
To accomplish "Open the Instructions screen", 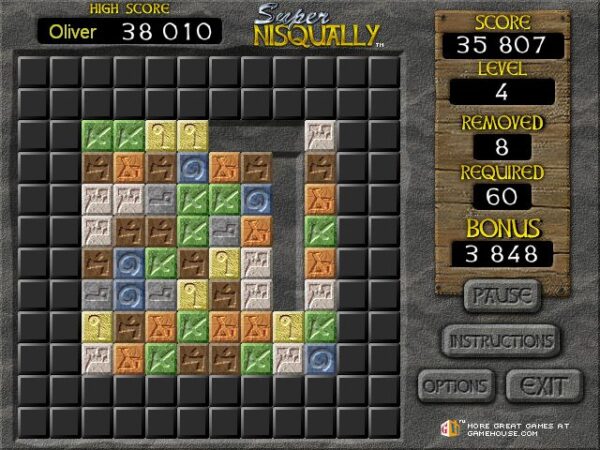I will [x=500, y=340].
